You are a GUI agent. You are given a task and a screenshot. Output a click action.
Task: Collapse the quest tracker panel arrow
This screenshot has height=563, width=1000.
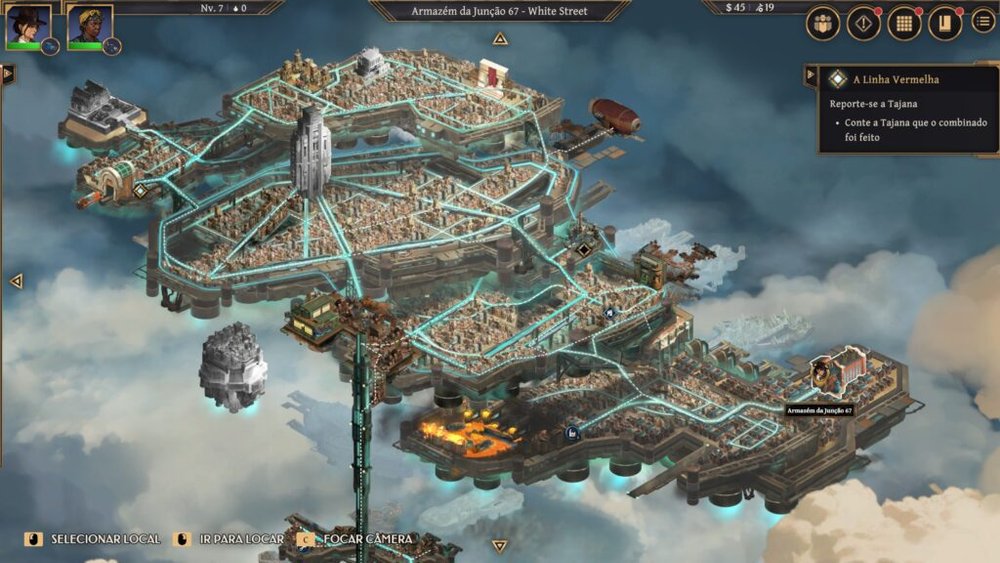tap(810, 74)
